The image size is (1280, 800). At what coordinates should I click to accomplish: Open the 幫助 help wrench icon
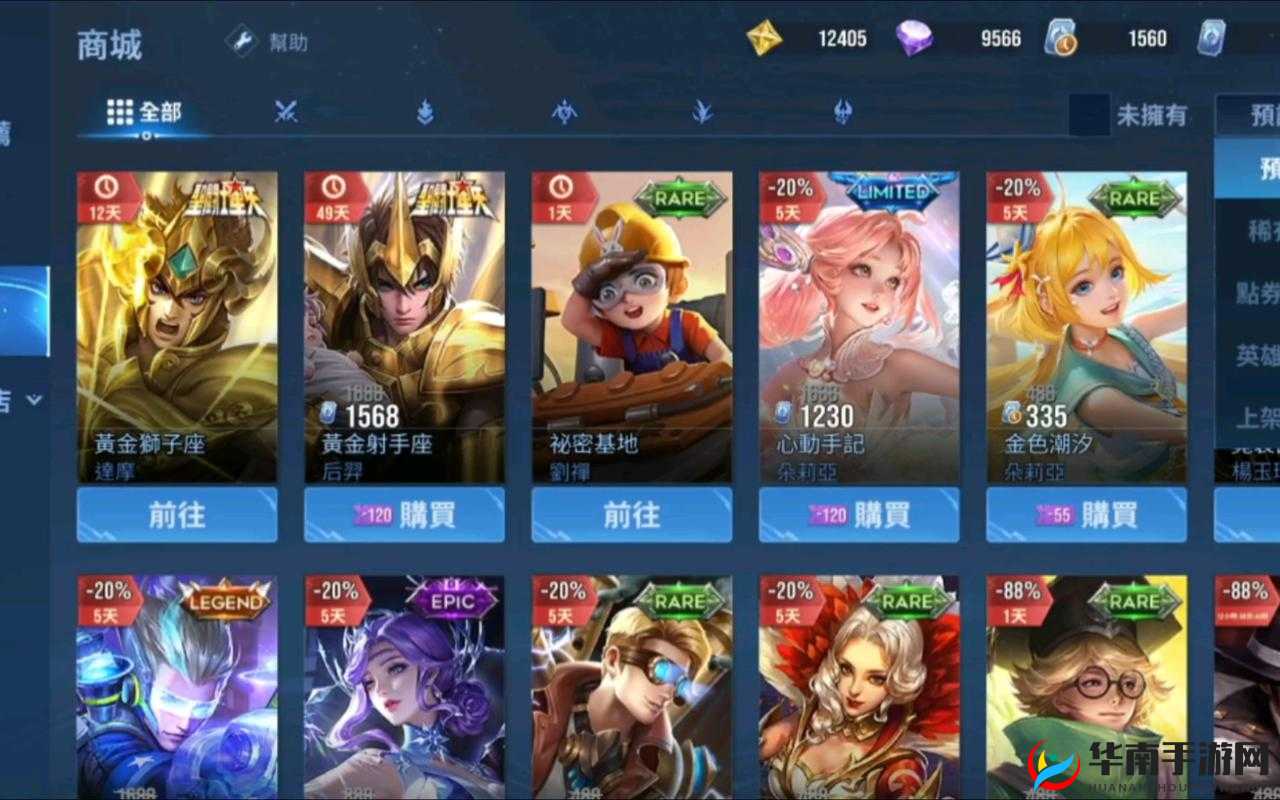tap(238, 42)
